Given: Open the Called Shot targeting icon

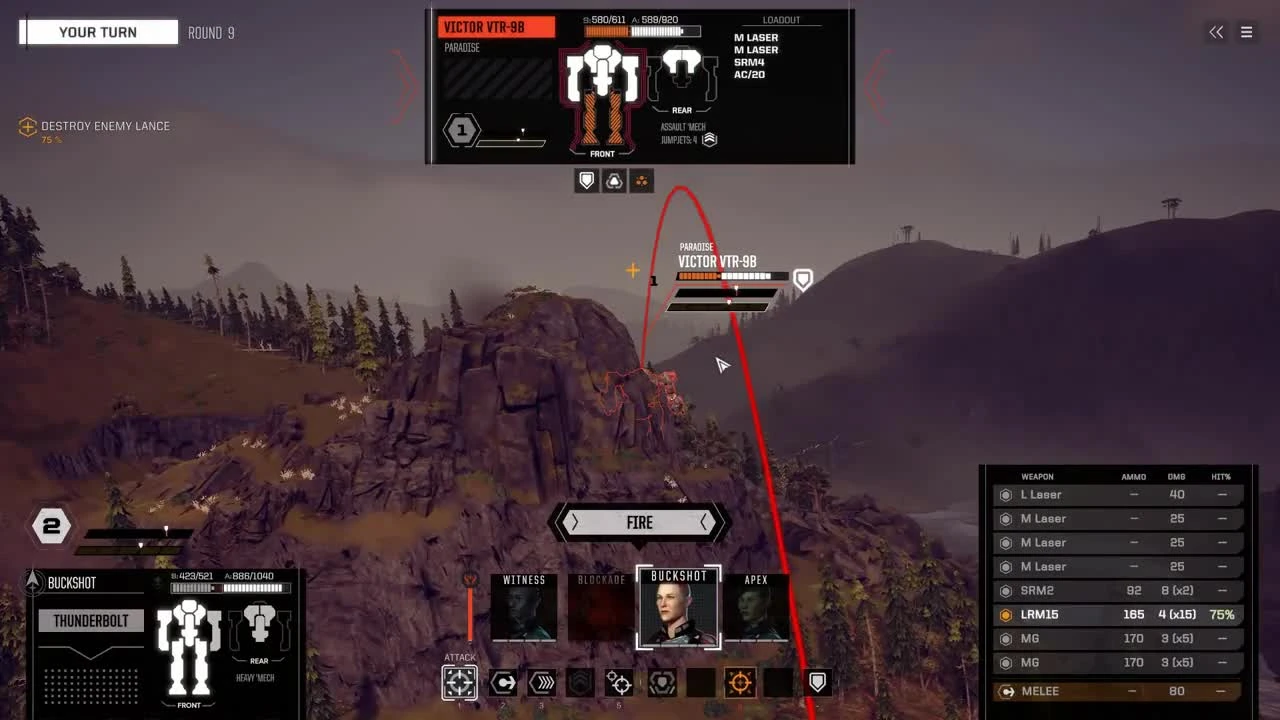Looking at the screenshot, I should [x=619, y=683].
